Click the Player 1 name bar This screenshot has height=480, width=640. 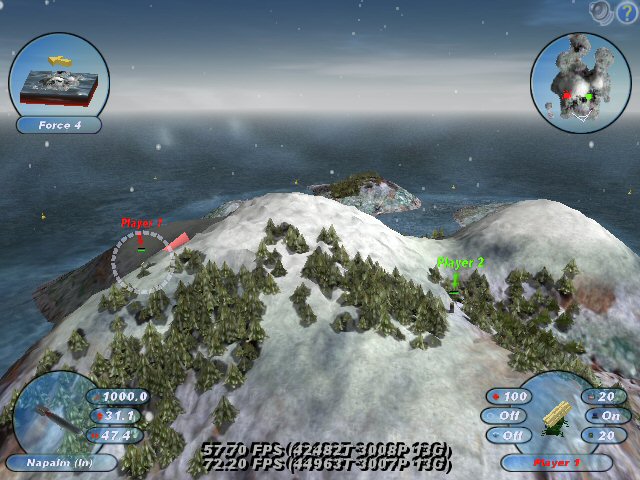pos(555,463)
